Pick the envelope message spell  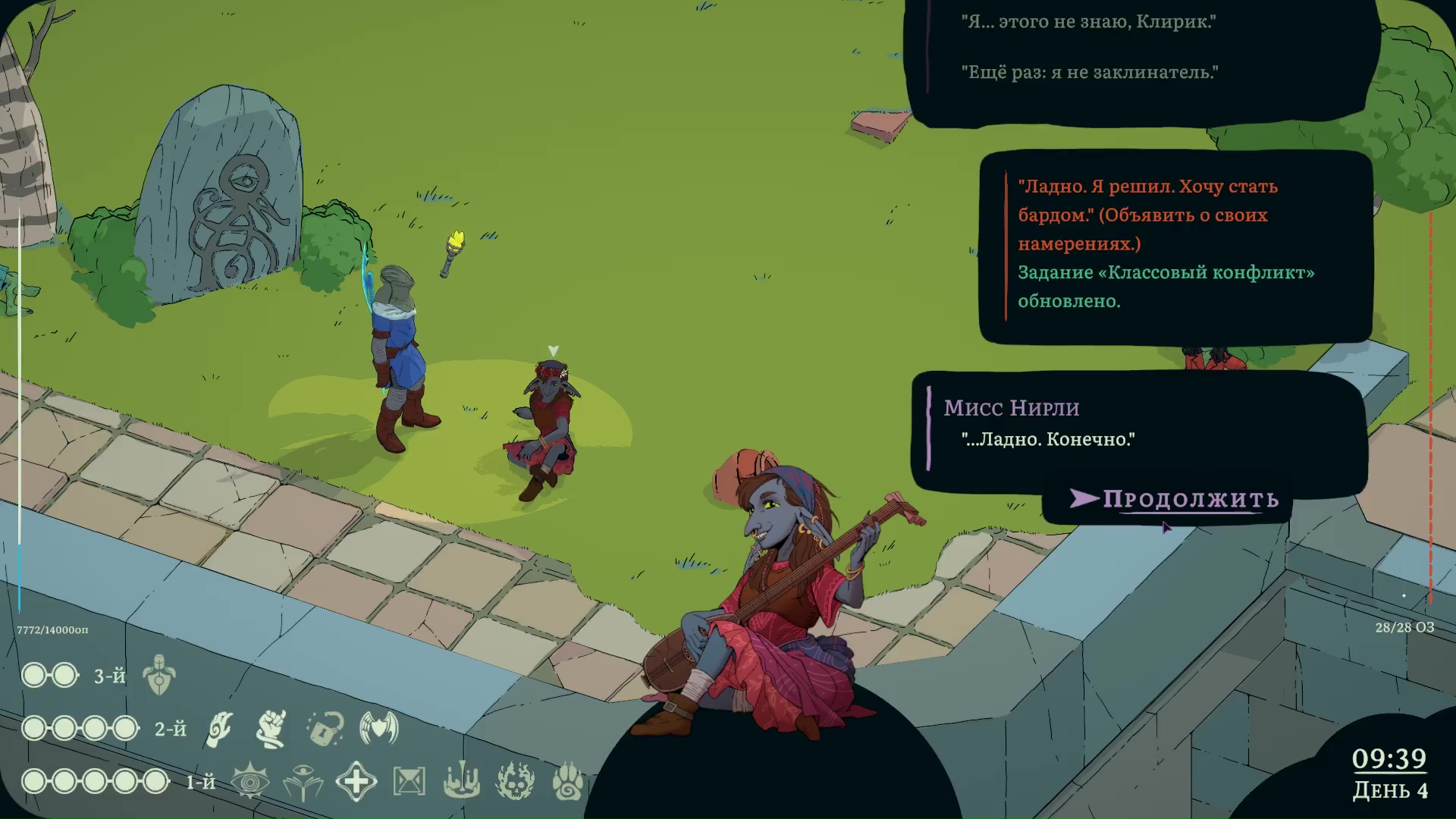point(409,781)
